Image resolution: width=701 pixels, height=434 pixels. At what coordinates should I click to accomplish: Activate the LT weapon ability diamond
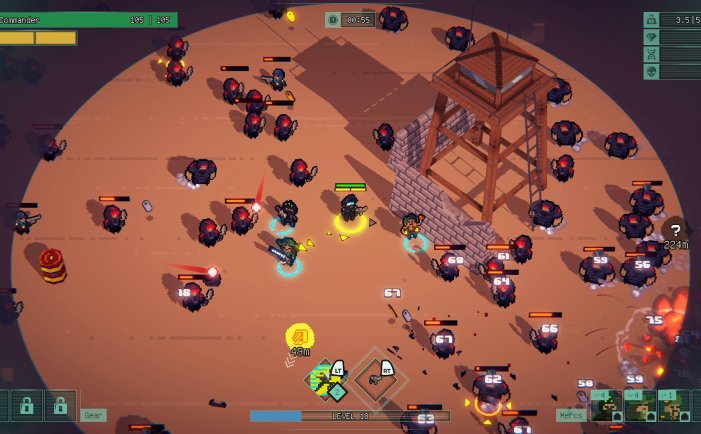(324, 381)
